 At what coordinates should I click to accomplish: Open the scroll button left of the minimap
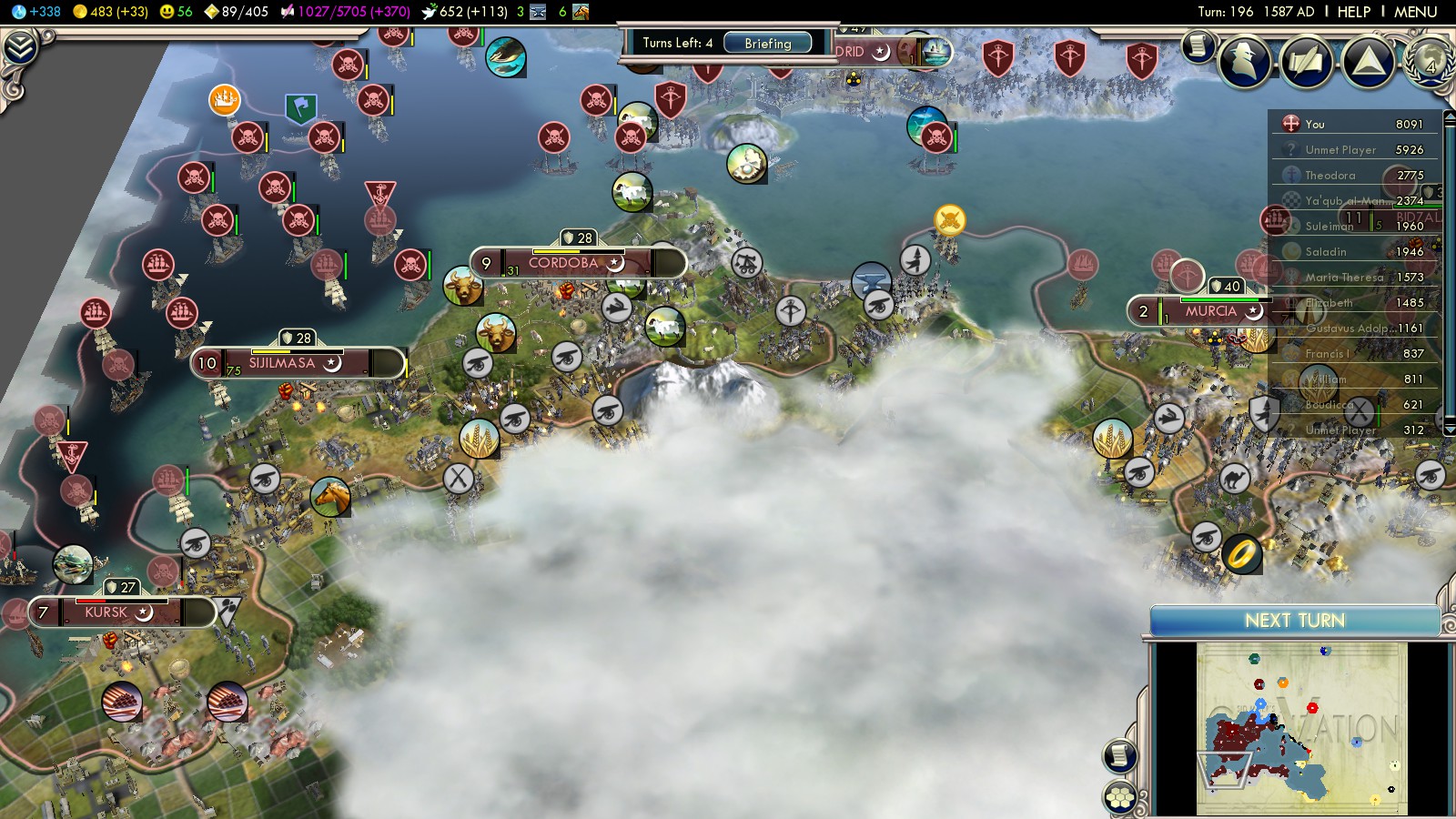point(1120,755)
